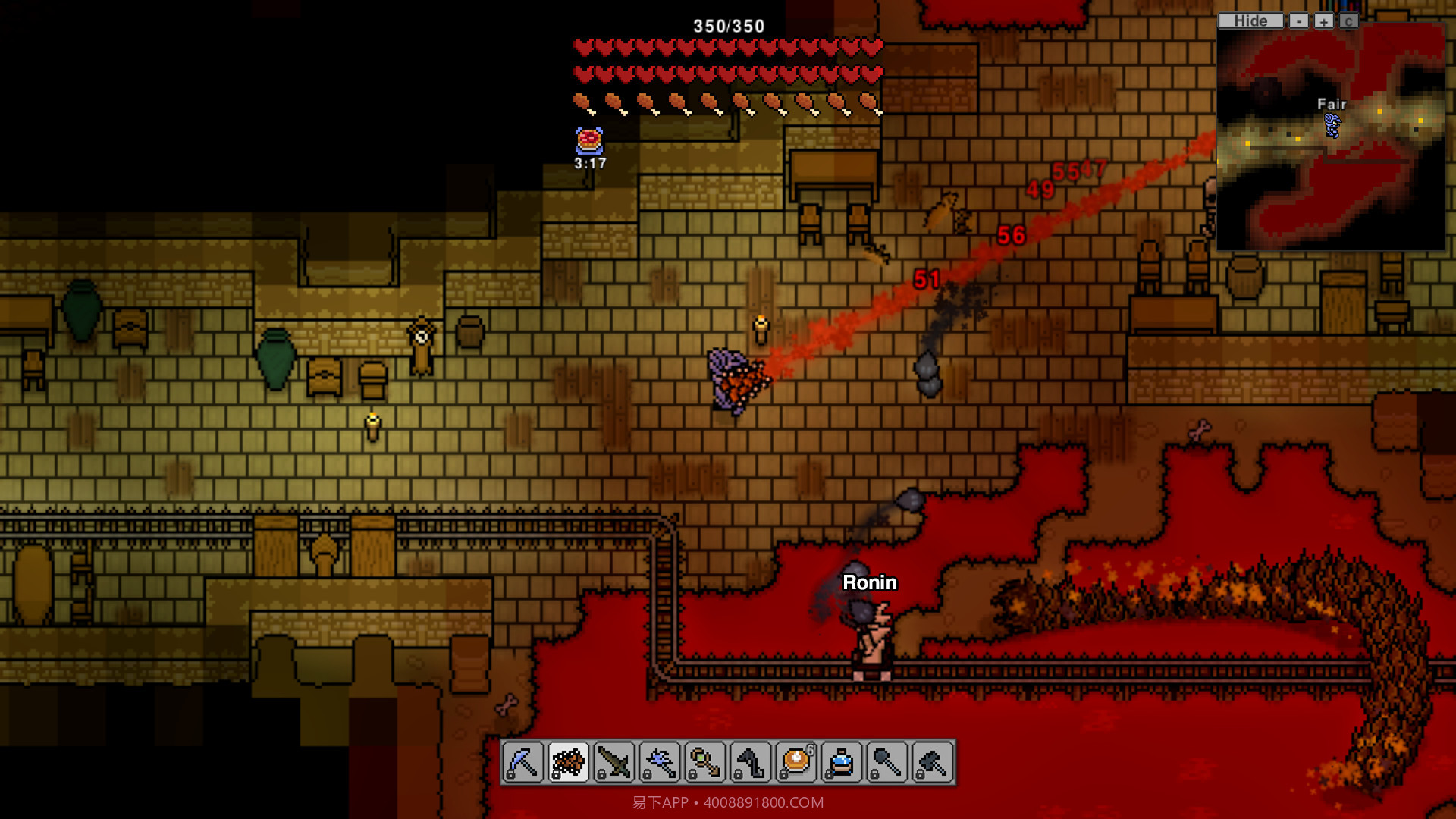Pick the green-gem staff hotbar slot
This screenshot has height=819, width=1456.
[705, 762]
